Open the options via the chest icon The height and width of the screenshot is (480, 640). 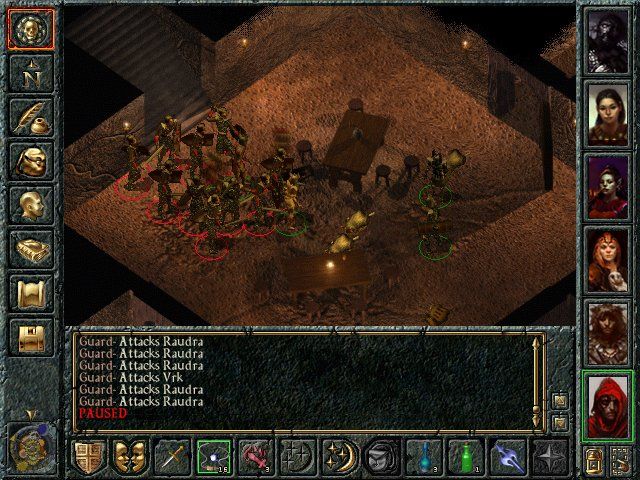click(x=30, y=338)
